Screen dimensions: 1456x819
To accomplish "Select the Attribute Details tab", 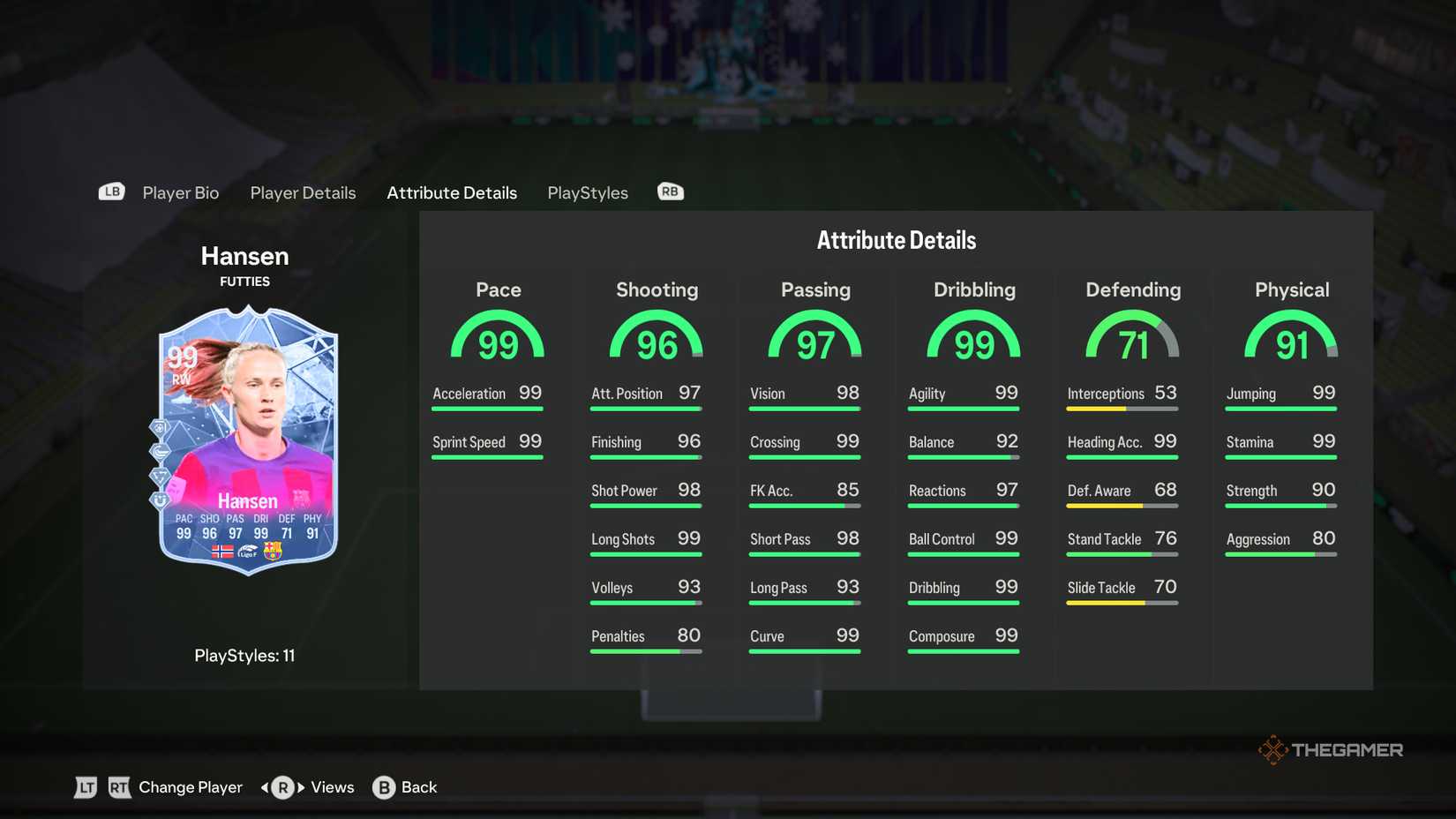I will pyautogui.click(x=451, y=192).
